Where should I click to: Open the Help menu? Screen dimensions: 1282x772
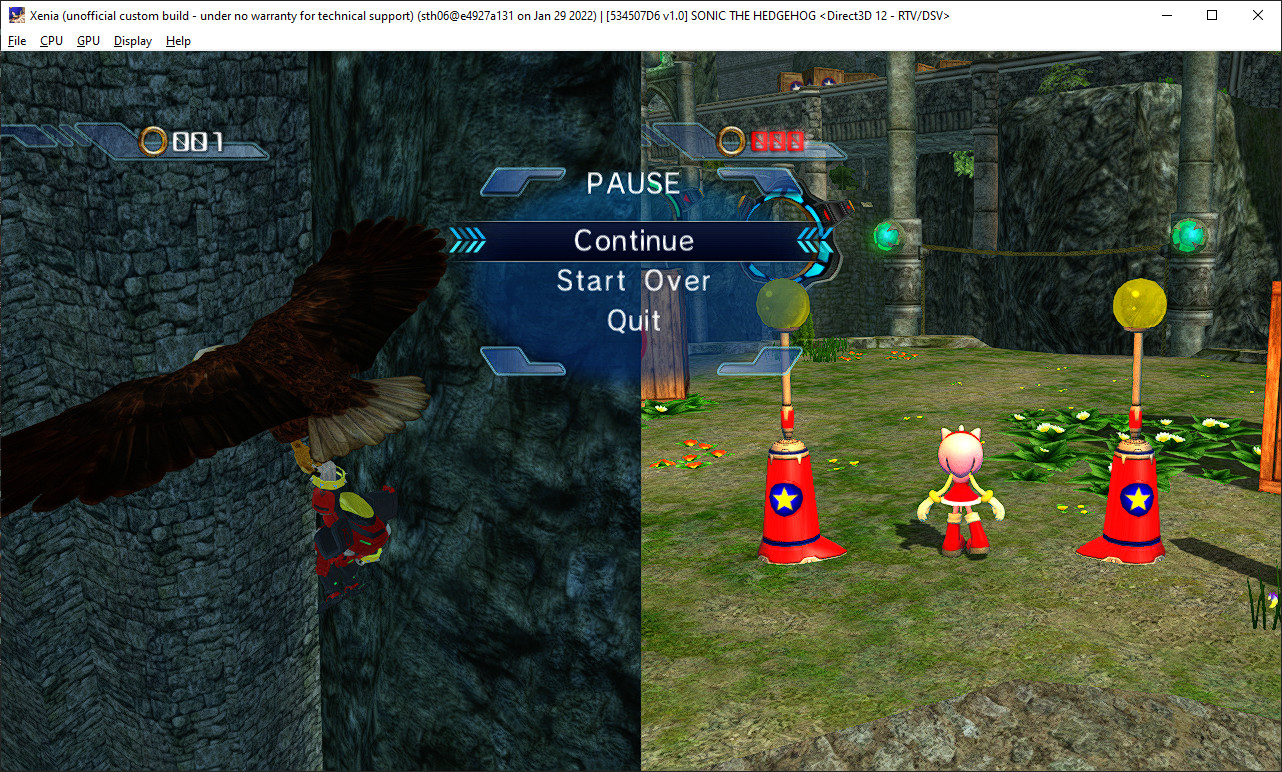click(x=178, y=41)
